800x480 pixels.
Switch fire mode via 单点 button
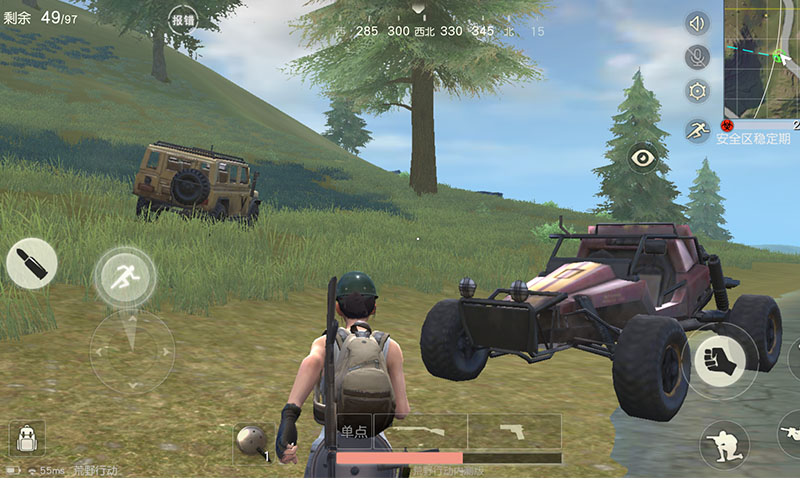355,431
